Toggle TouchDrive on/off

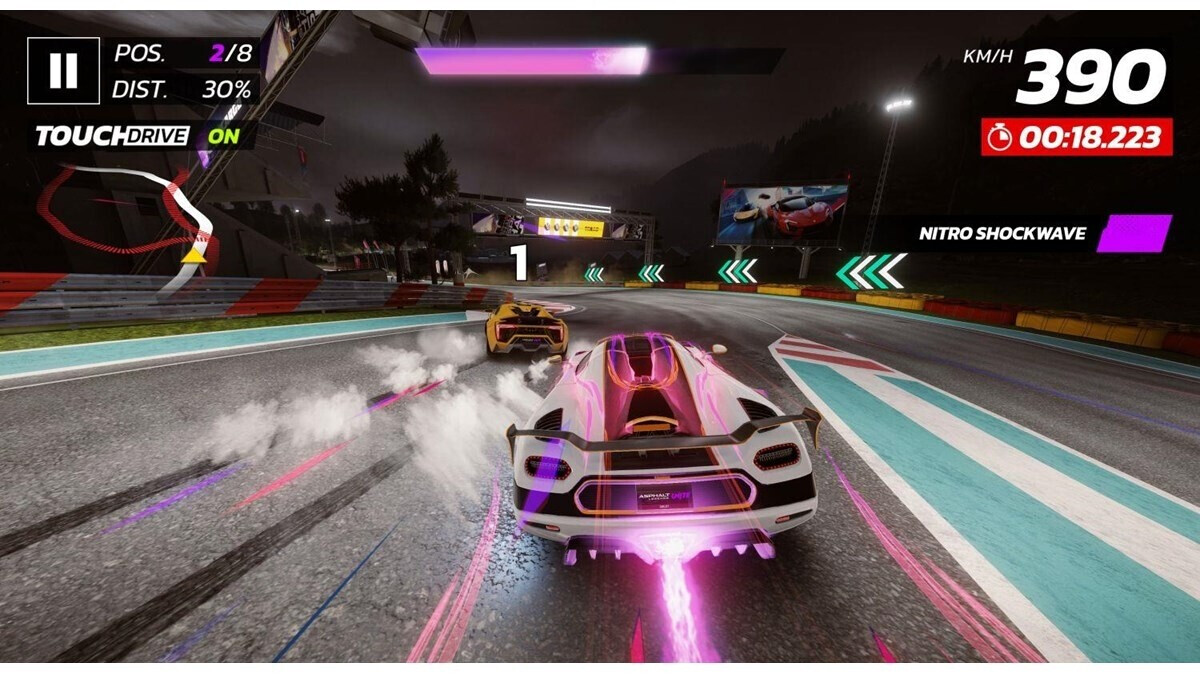pyautogui.click(x=224, y=136)
